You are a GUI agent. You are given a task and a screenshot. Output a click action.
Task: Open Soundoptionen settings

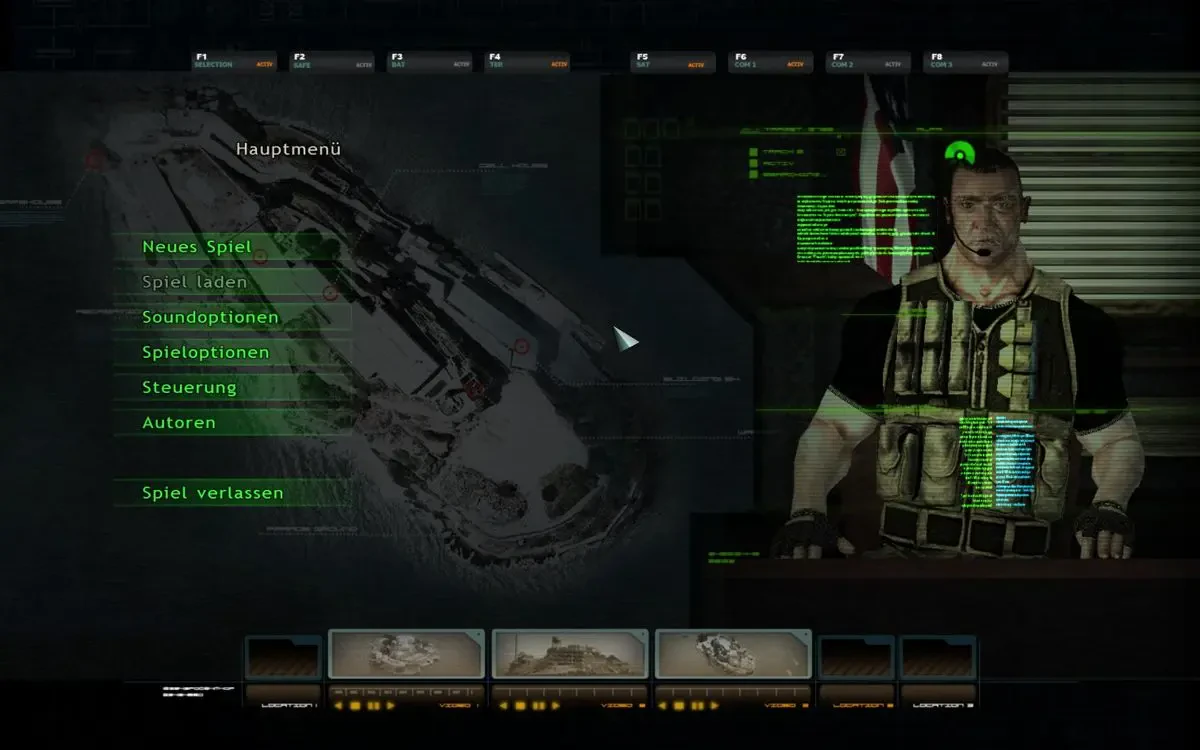pos(210,317)
